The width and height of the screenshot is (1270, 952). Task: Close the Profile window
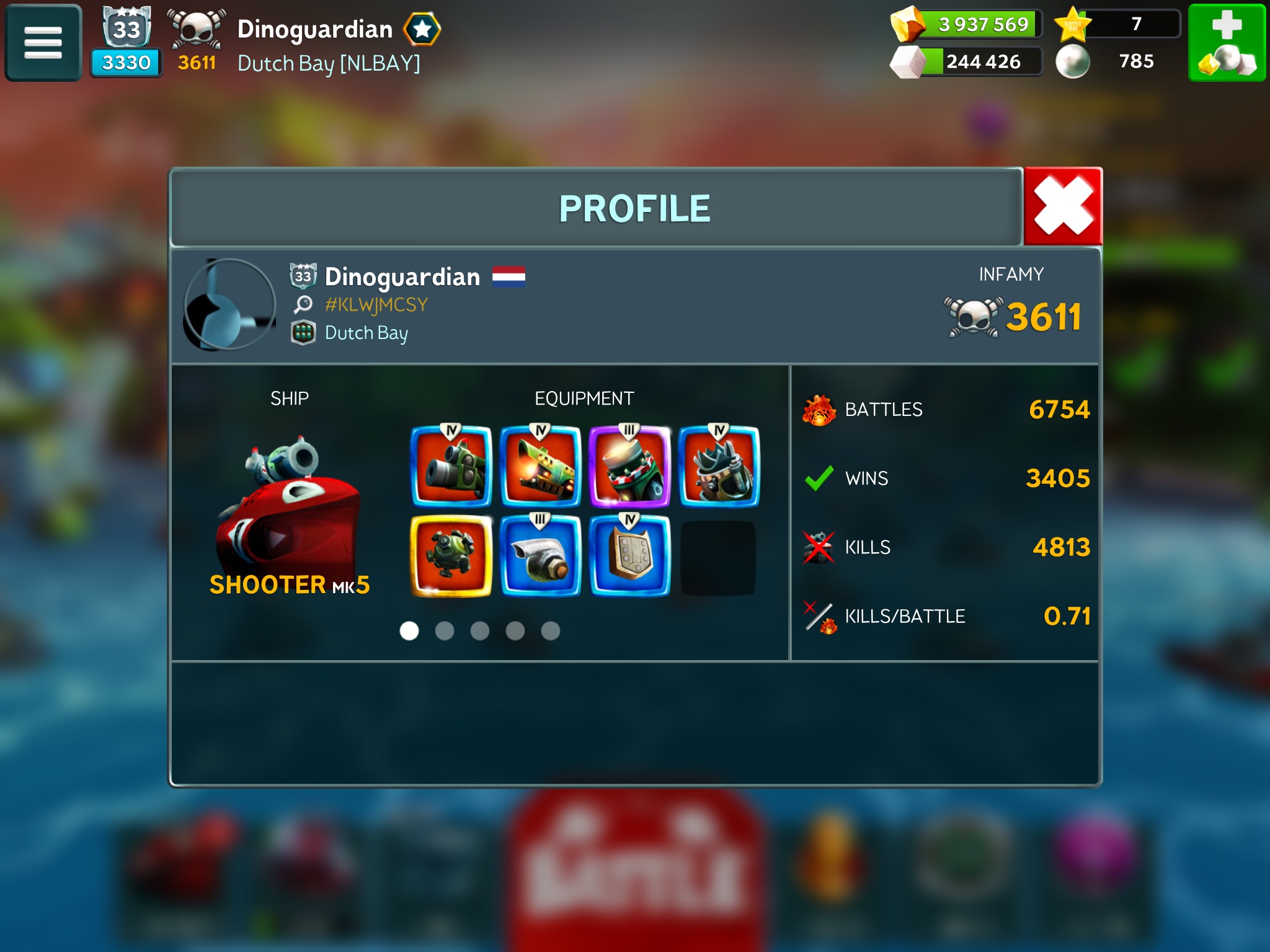tap(1062, 207)
